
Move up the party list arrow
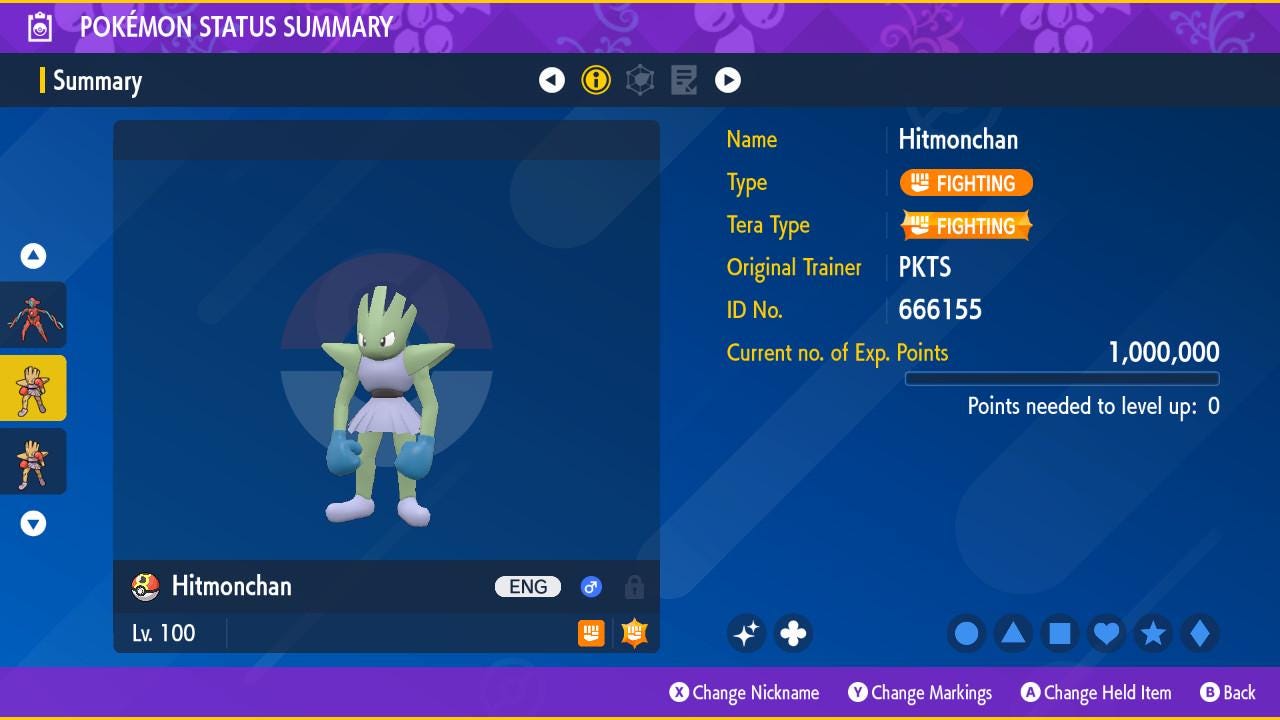pyautogui.click(x=34, y=256)
